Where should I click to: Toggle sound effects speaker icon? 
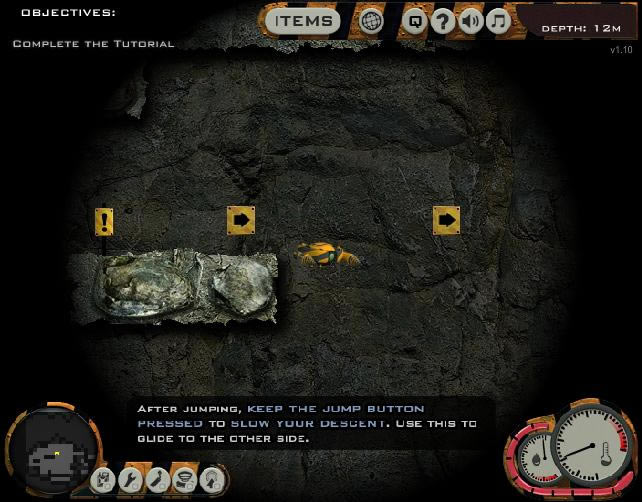coord(471,21)
